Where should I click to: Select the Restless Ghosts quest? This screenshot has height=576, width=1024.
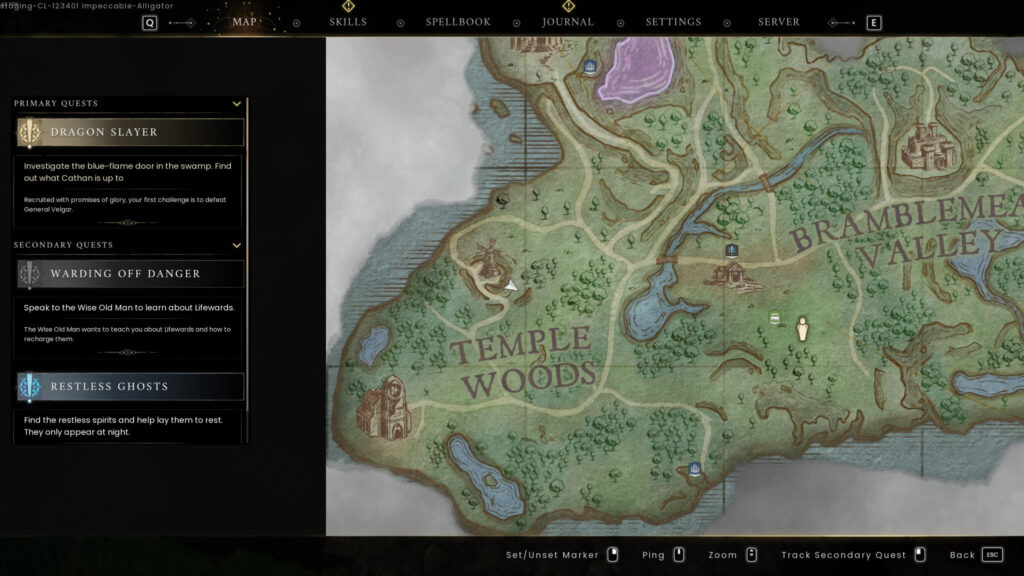click(130, 387)
